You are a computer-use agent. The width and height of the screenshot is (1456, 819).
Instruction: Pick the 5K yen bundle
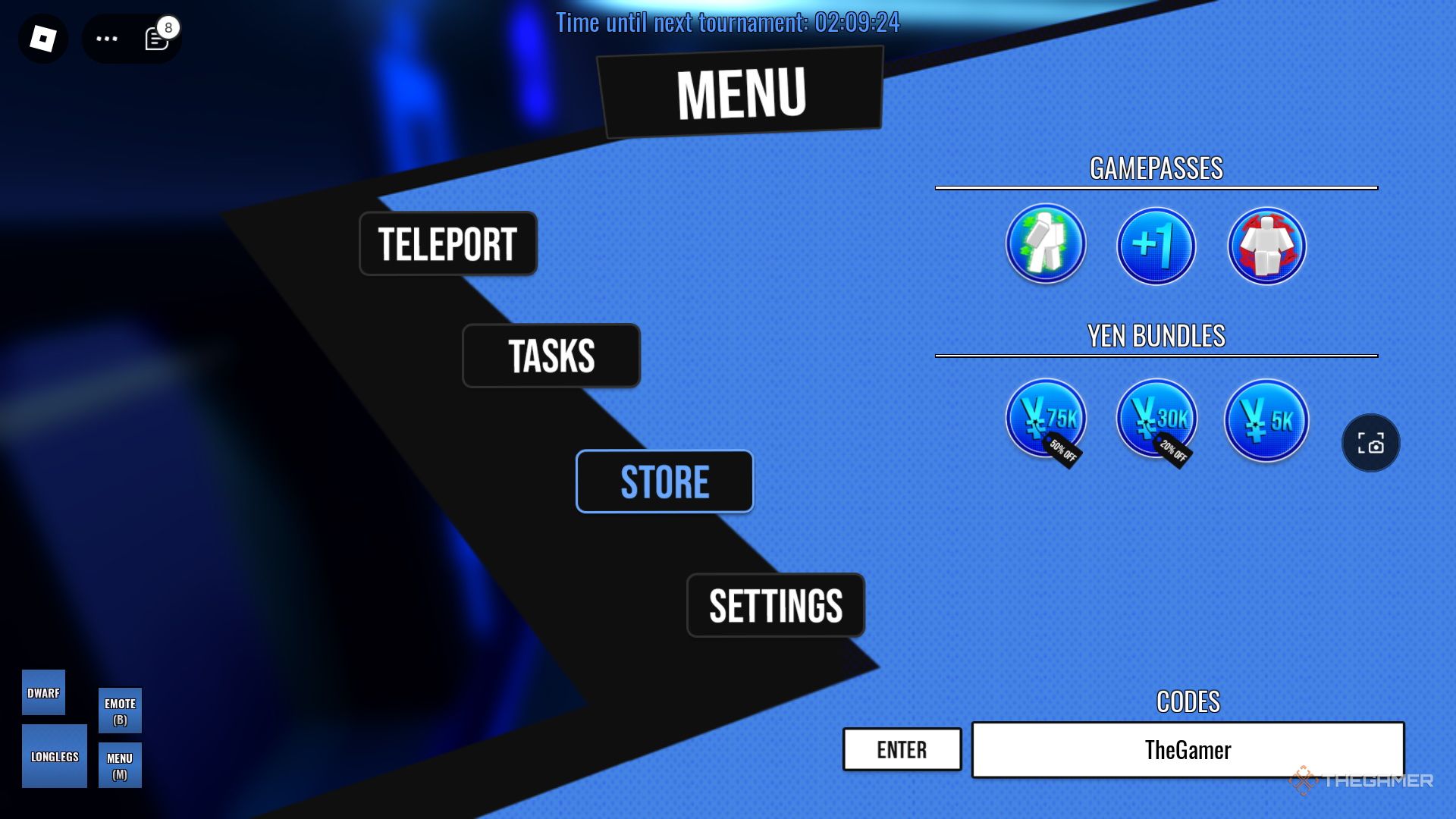[x=1266, y=420]
